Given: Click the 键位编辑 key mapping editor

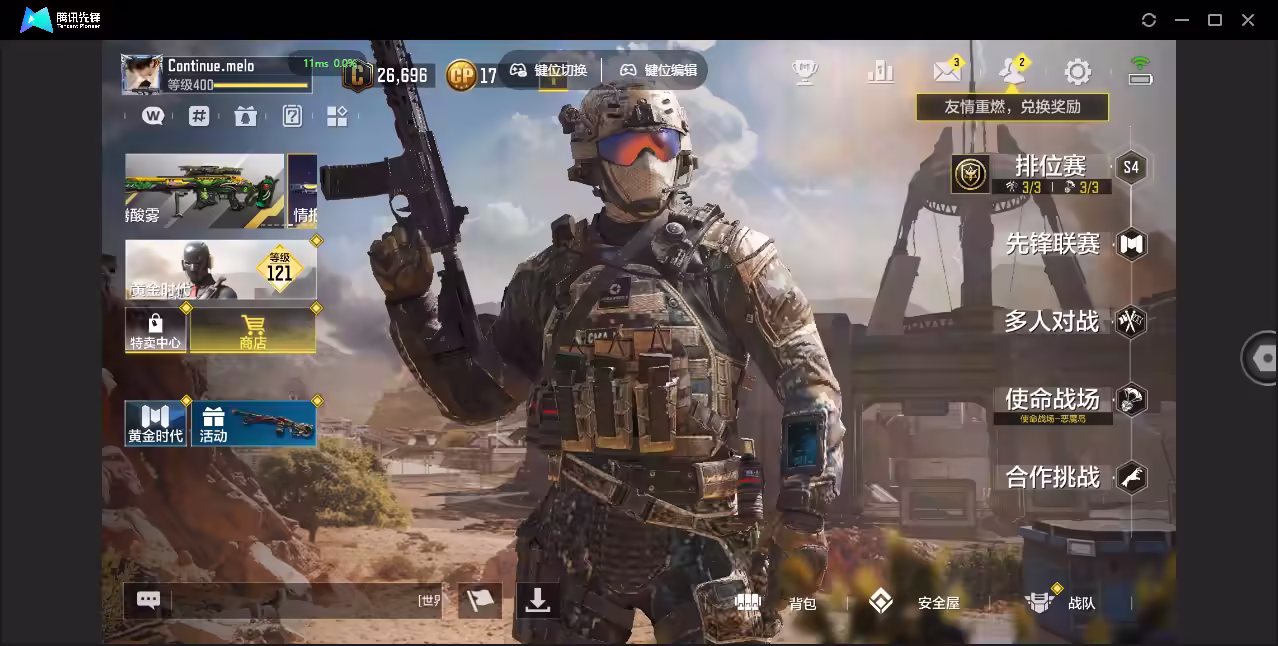Looking at the screenshot, I should pyautogui.click(x=658, y=71).
